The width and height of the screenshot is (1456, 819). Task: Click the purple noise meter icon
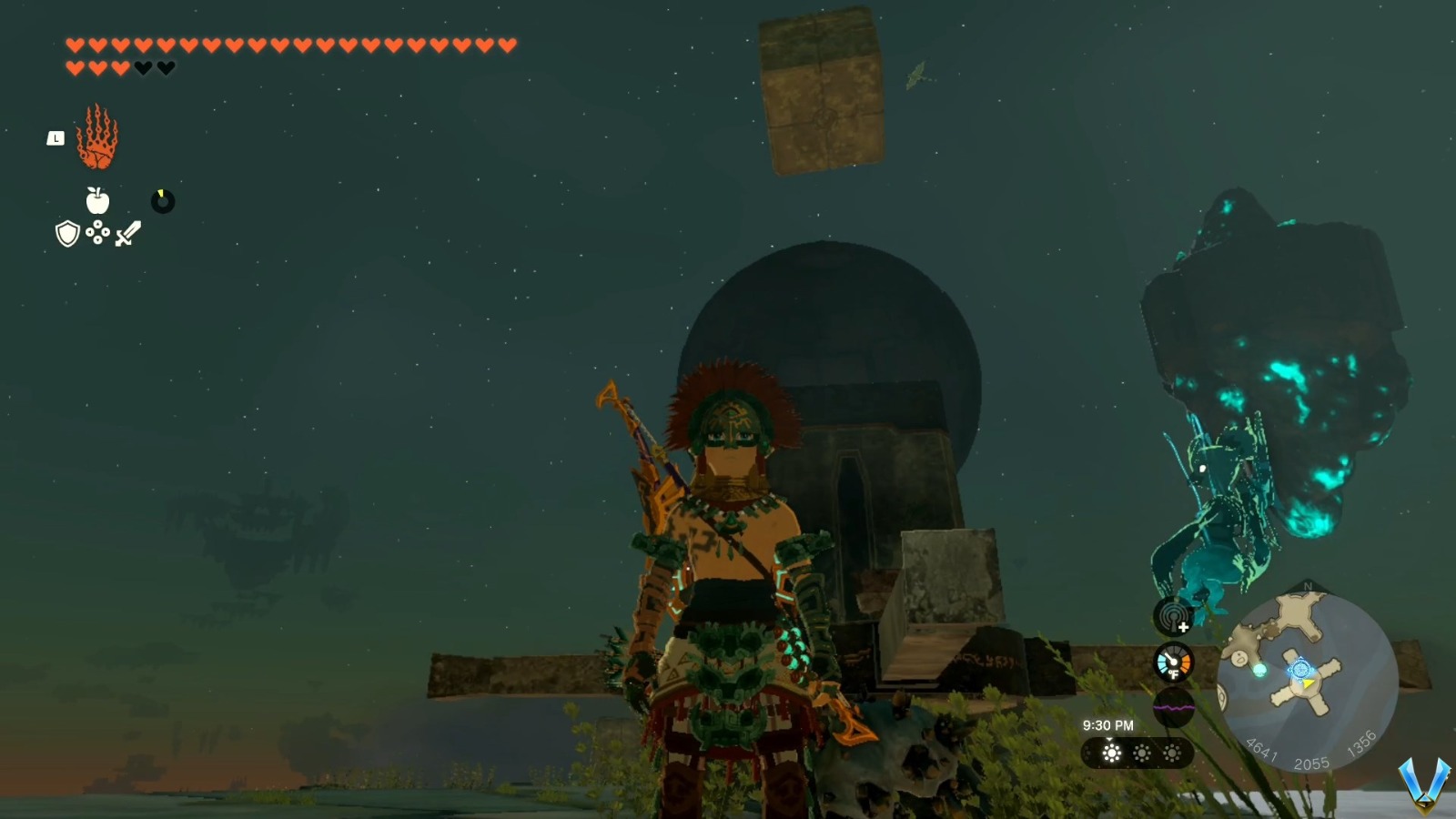tap(1172, 708)
